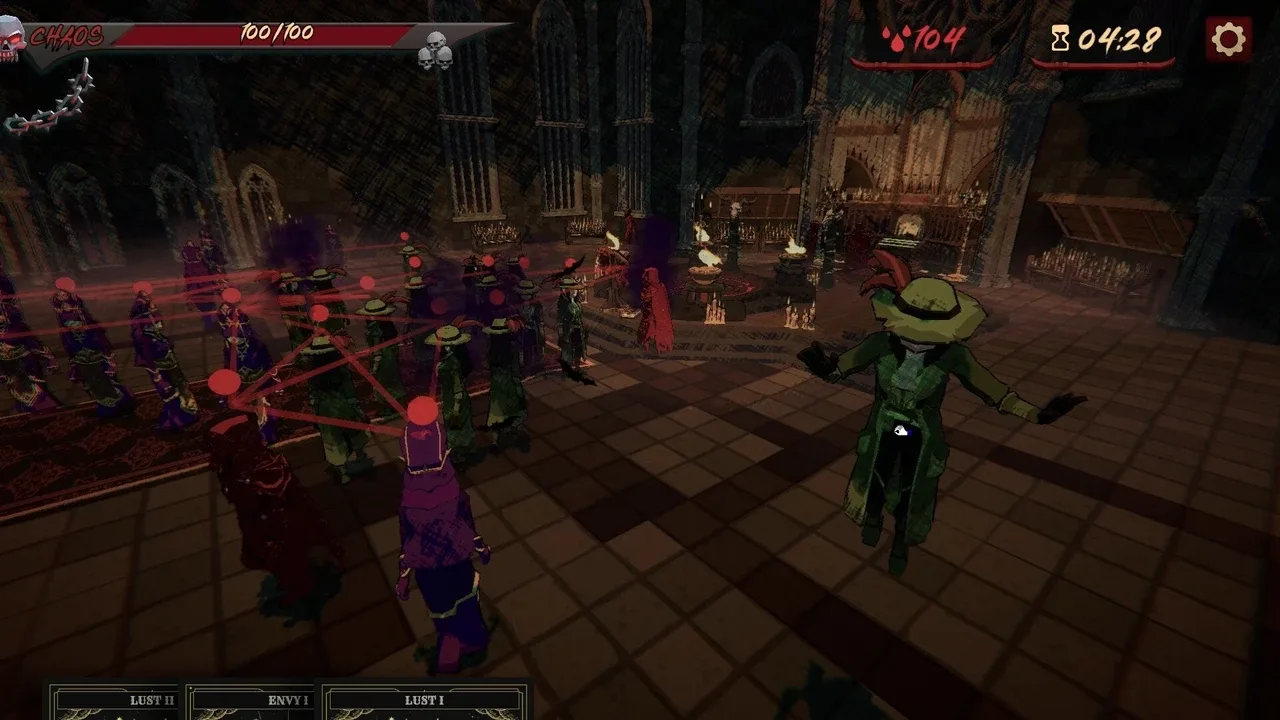Open the gear settings menu
Screen dimensions: 1280x720
pos(1228,40)
